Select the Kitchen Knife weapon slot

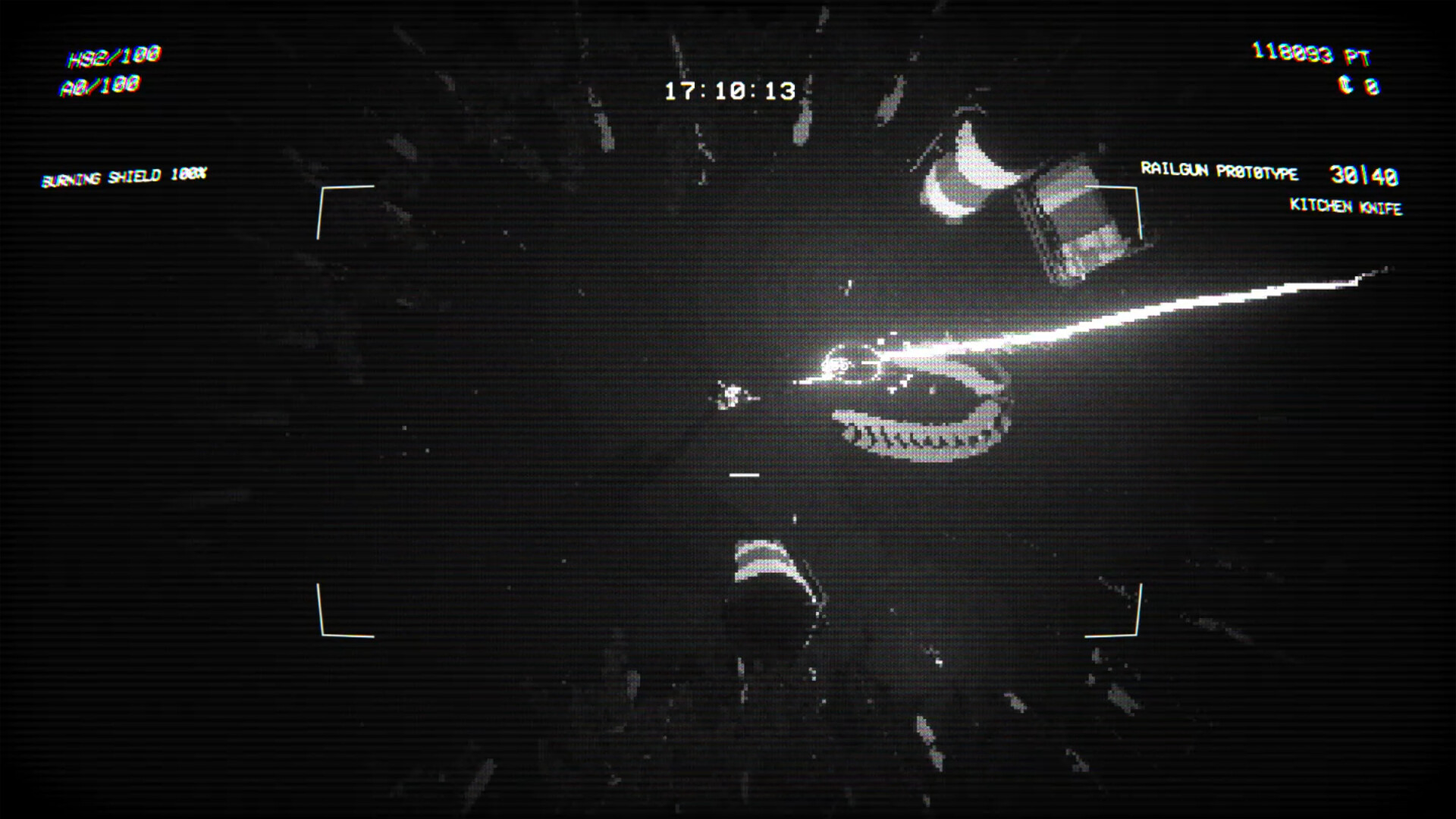tap(1346, 206)
